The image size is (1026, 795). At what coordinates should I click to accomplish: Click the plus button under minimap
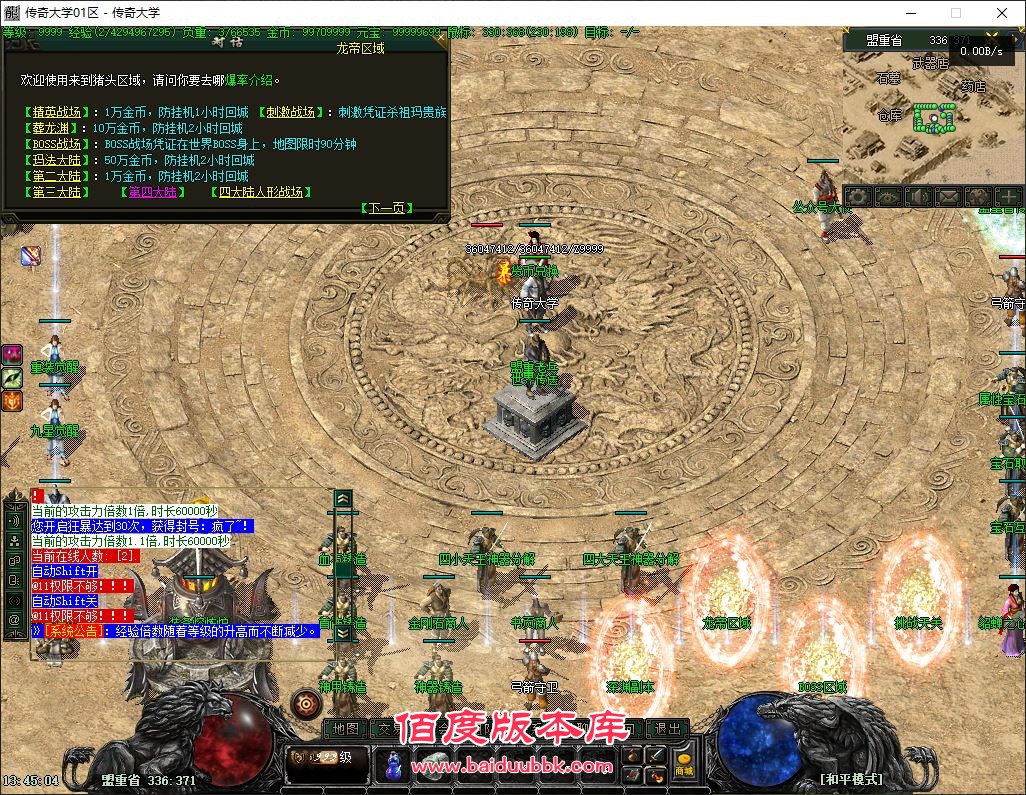[1008, 197]
